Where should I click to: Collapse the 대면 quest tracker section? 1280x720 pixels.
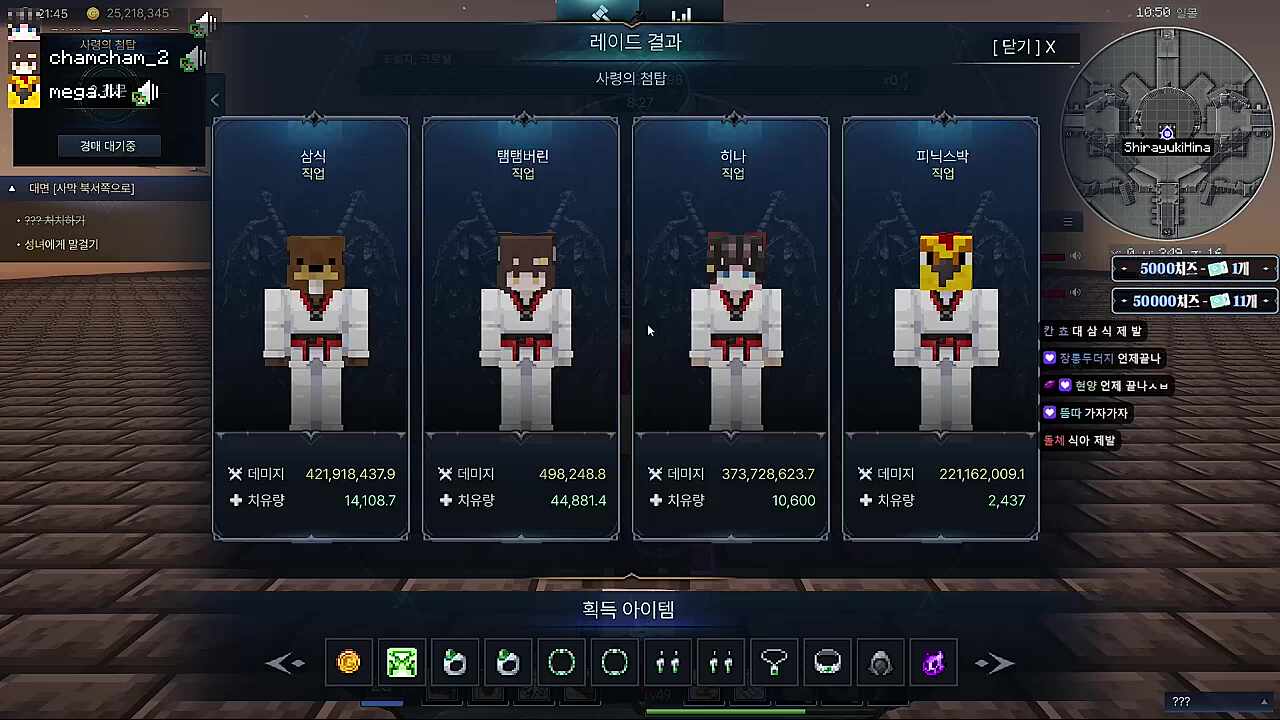[x=10, y=188]
